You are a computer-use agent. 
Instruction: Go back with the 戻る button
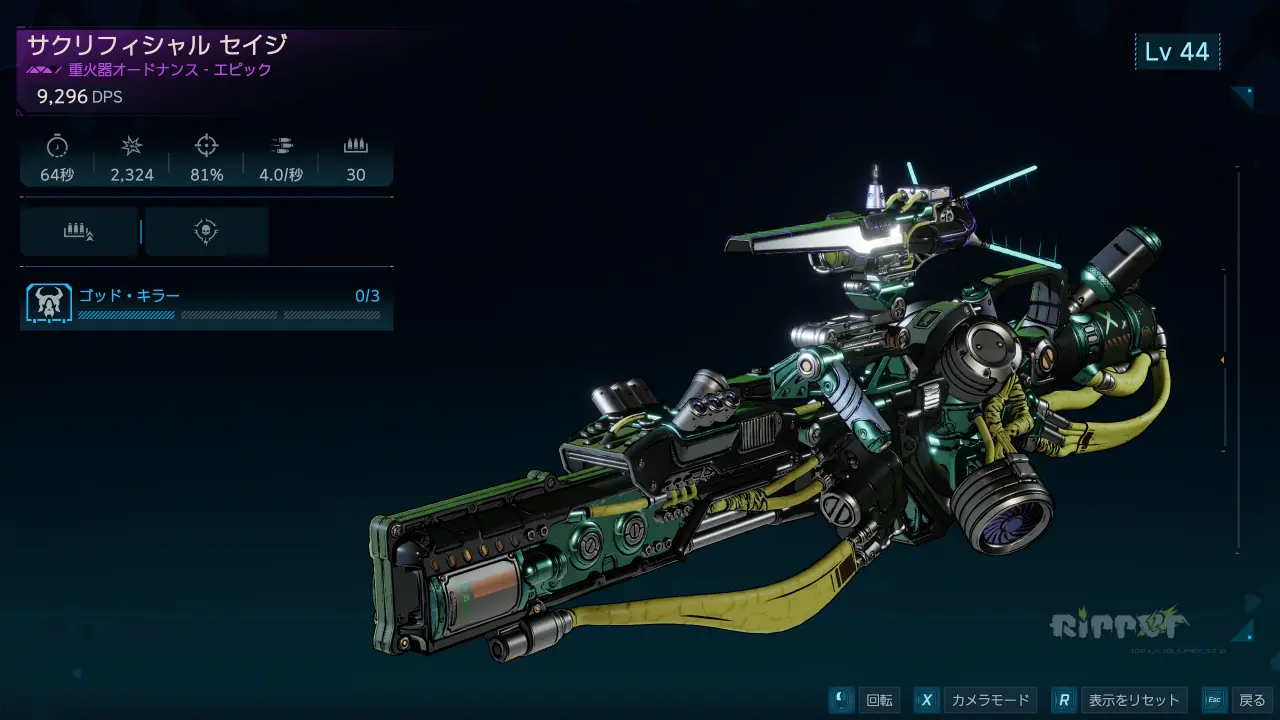[1237, 700]
